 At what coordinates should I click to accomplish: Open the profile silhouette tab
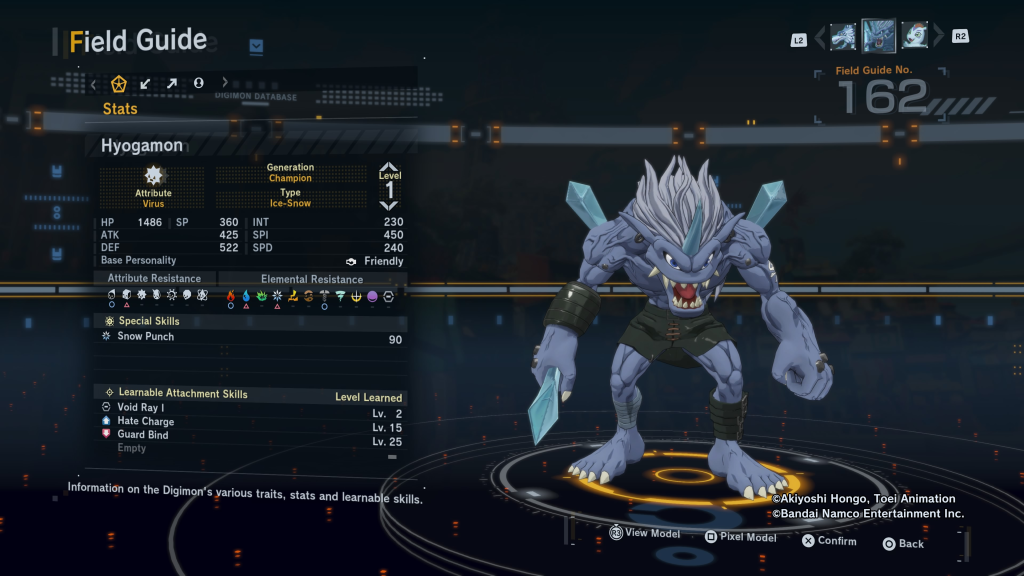point(198,83)
